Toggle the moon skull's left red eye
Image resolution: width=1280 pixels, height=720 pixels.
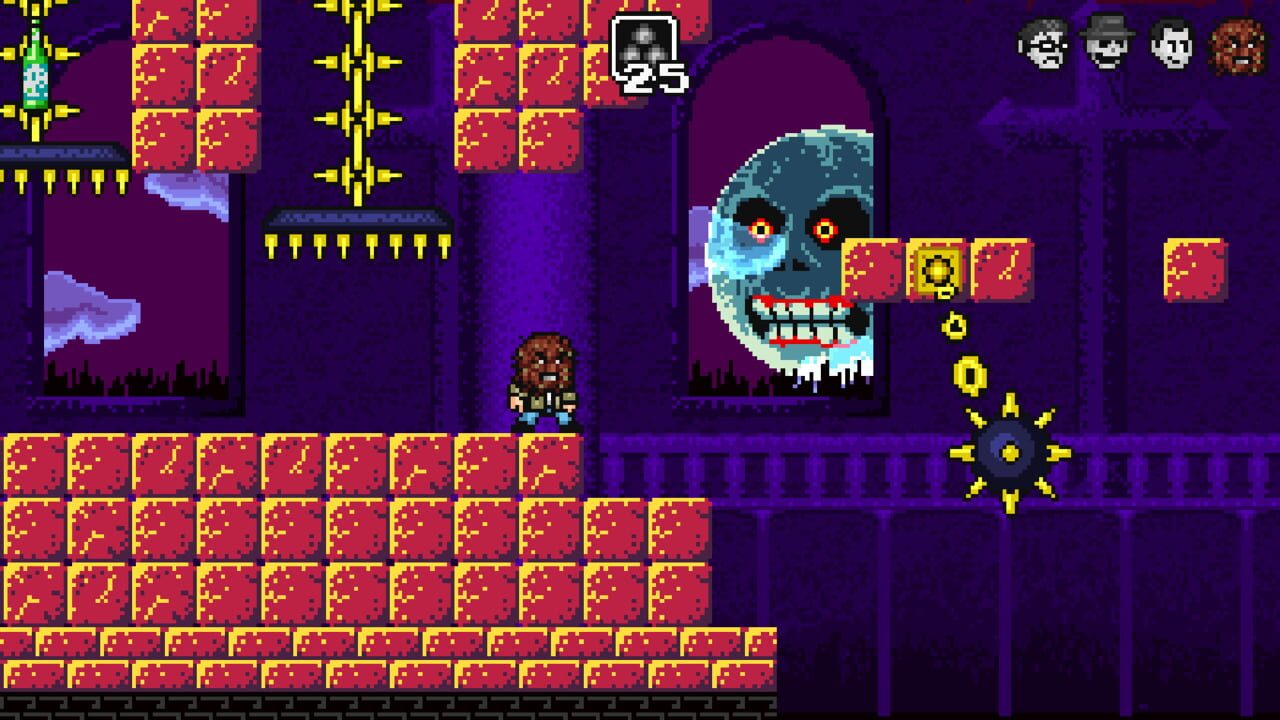coord(760,230)
